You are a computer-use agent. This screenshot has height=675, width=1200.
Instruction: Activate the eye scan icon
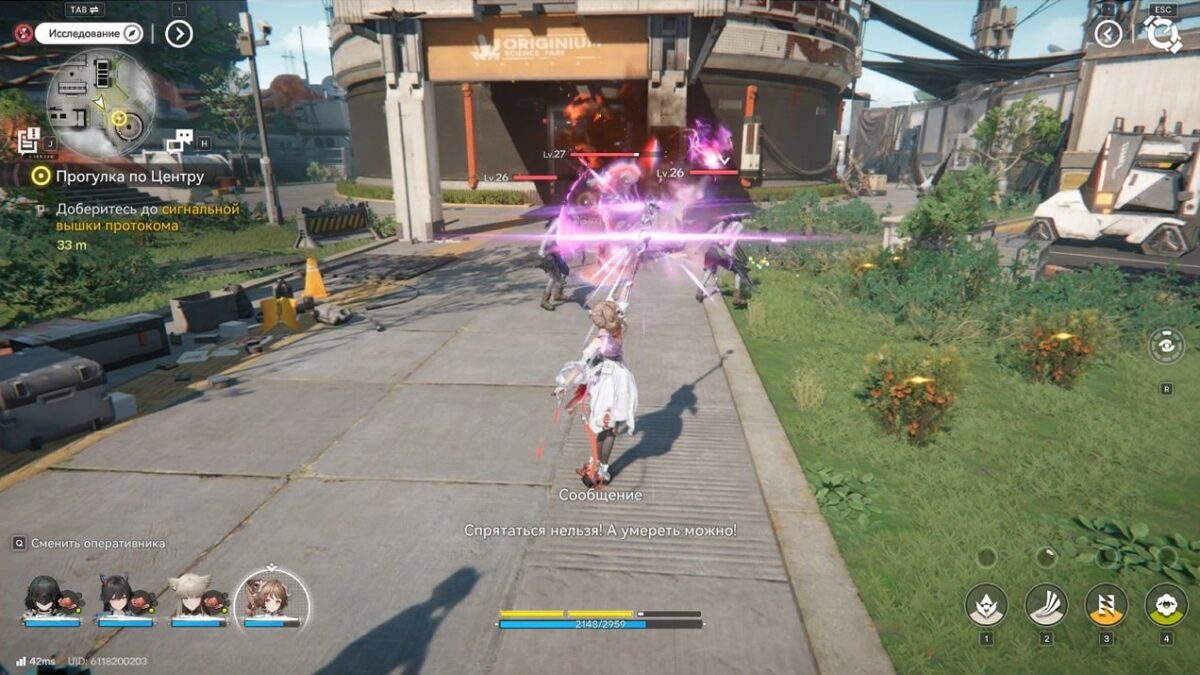tap(1166, 345)
